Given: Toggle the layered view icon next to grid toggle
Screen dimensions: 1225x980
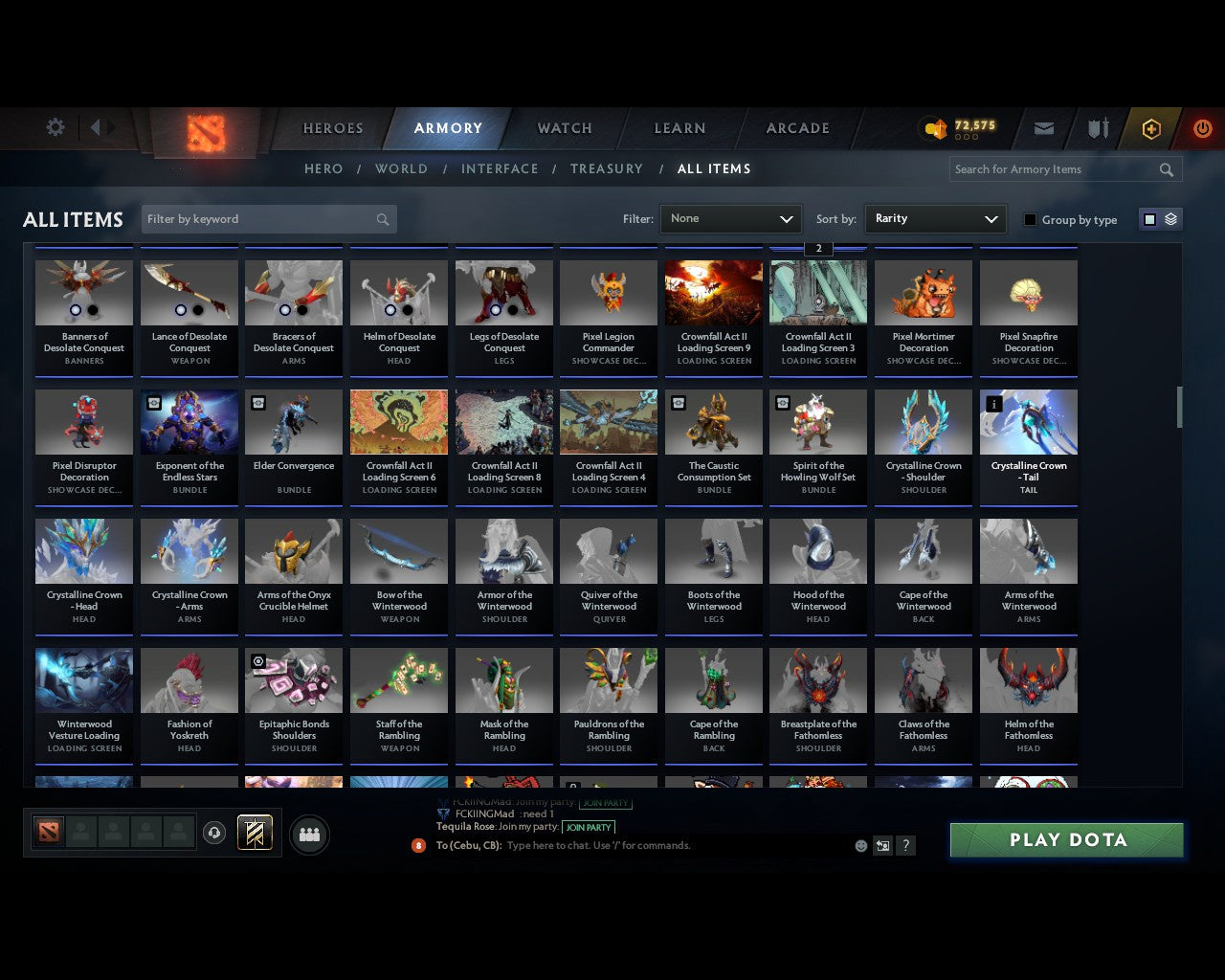Looking at the screenshot, I should 1169,218.
